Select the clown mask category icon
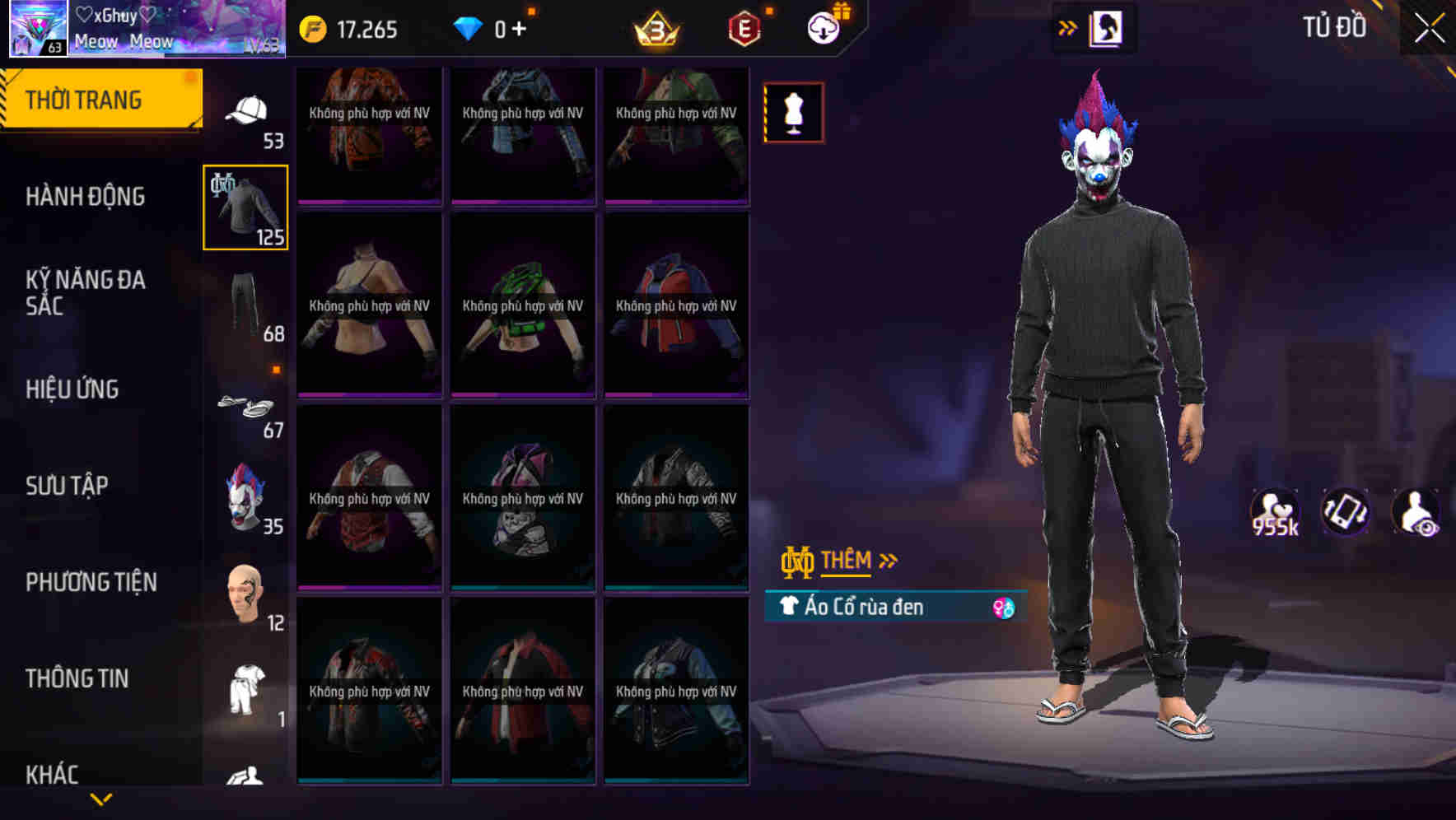Screen dimensions: 1456x820 click(246, 494)
